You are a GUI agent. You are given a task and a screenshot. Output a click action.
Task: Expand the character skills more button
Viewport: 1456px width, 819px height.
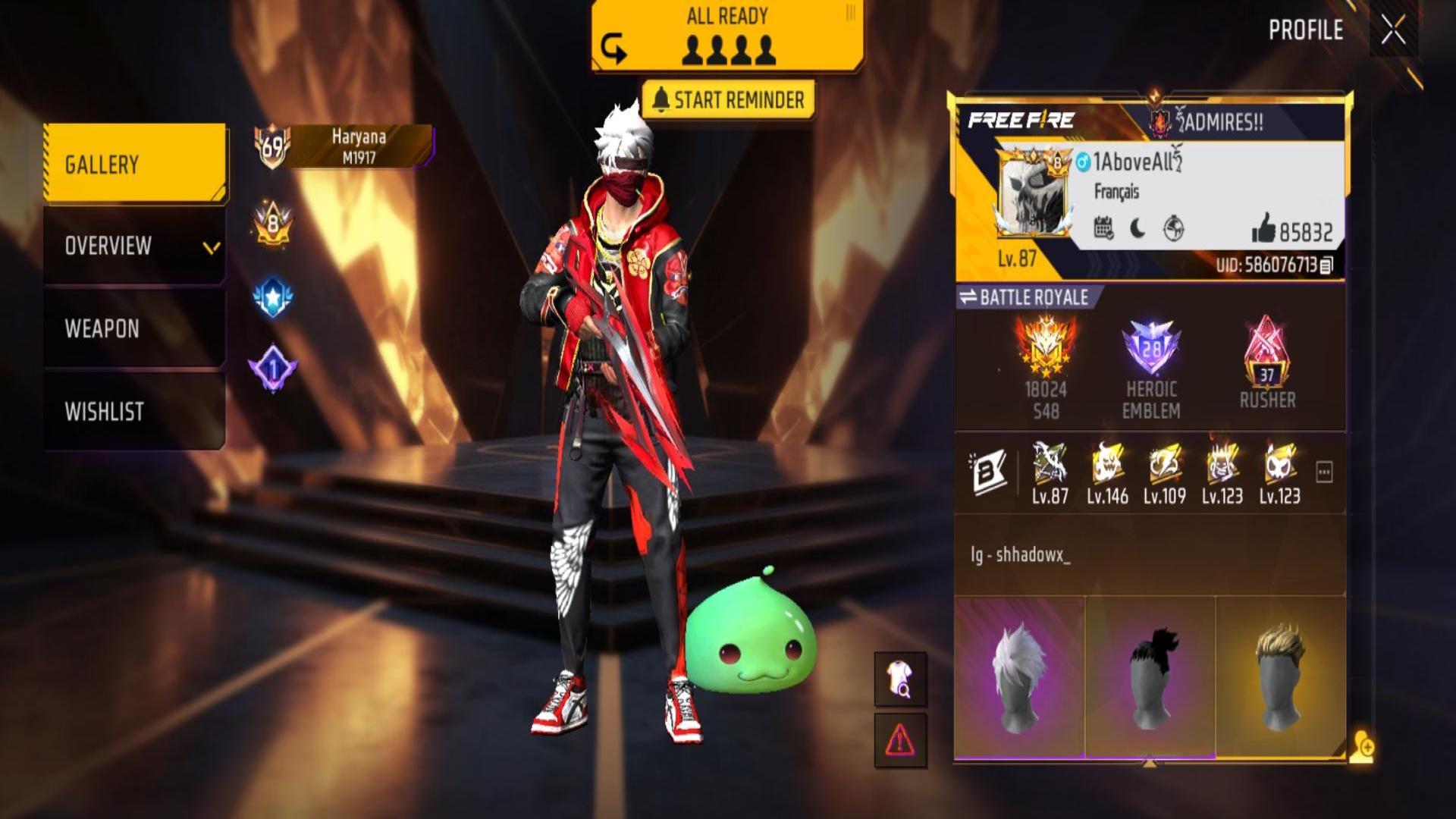(x=1324, y=472)
